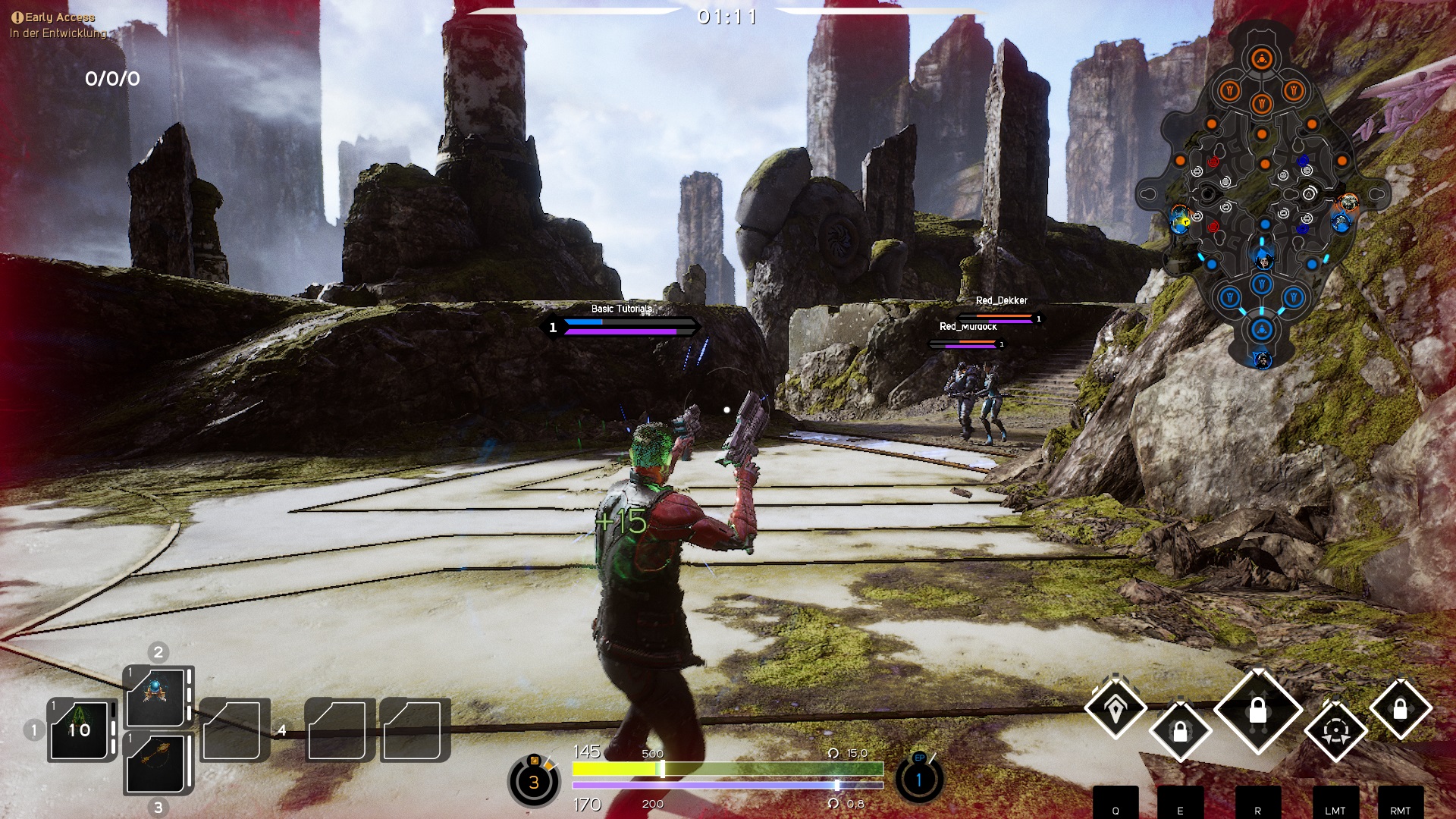Image resolution: width=1456 pixels, height=819 pixels.
Task: Open the orange card points counter
Action: [x=534, y=781]
